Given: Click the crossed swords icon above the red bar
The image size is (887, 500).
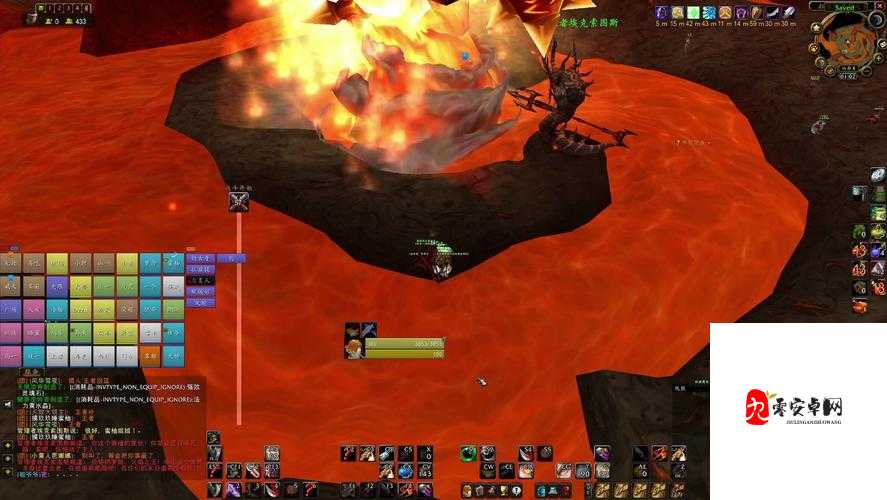Looking at the screenshot, I should (x=238, y=202).
